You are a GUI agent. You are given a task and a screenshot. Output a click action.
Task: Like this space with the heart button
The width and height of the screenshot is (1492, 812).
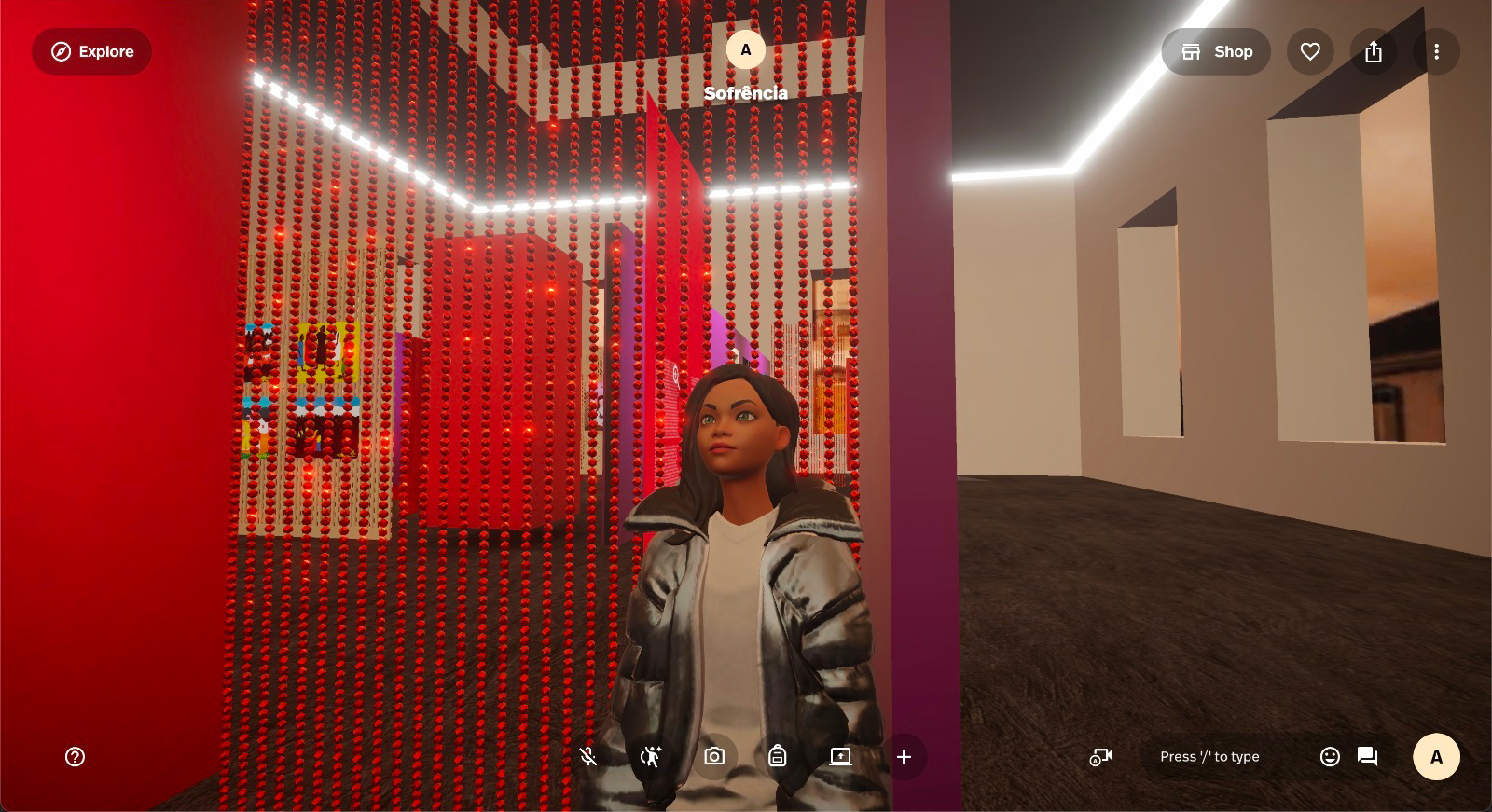pos(1310,51)
